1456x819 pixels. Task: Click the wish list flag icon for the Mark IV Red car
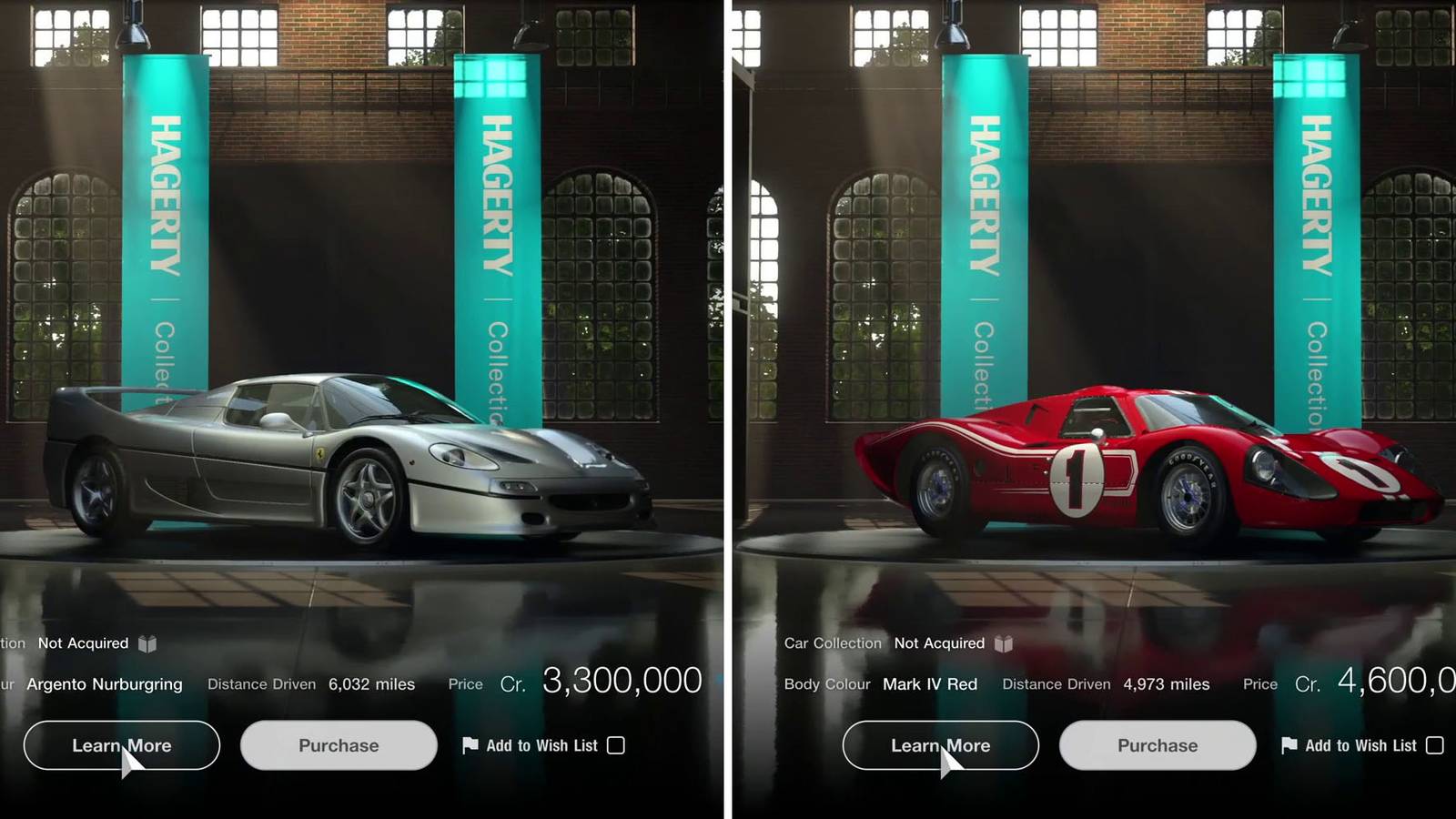click(1288, 745)
